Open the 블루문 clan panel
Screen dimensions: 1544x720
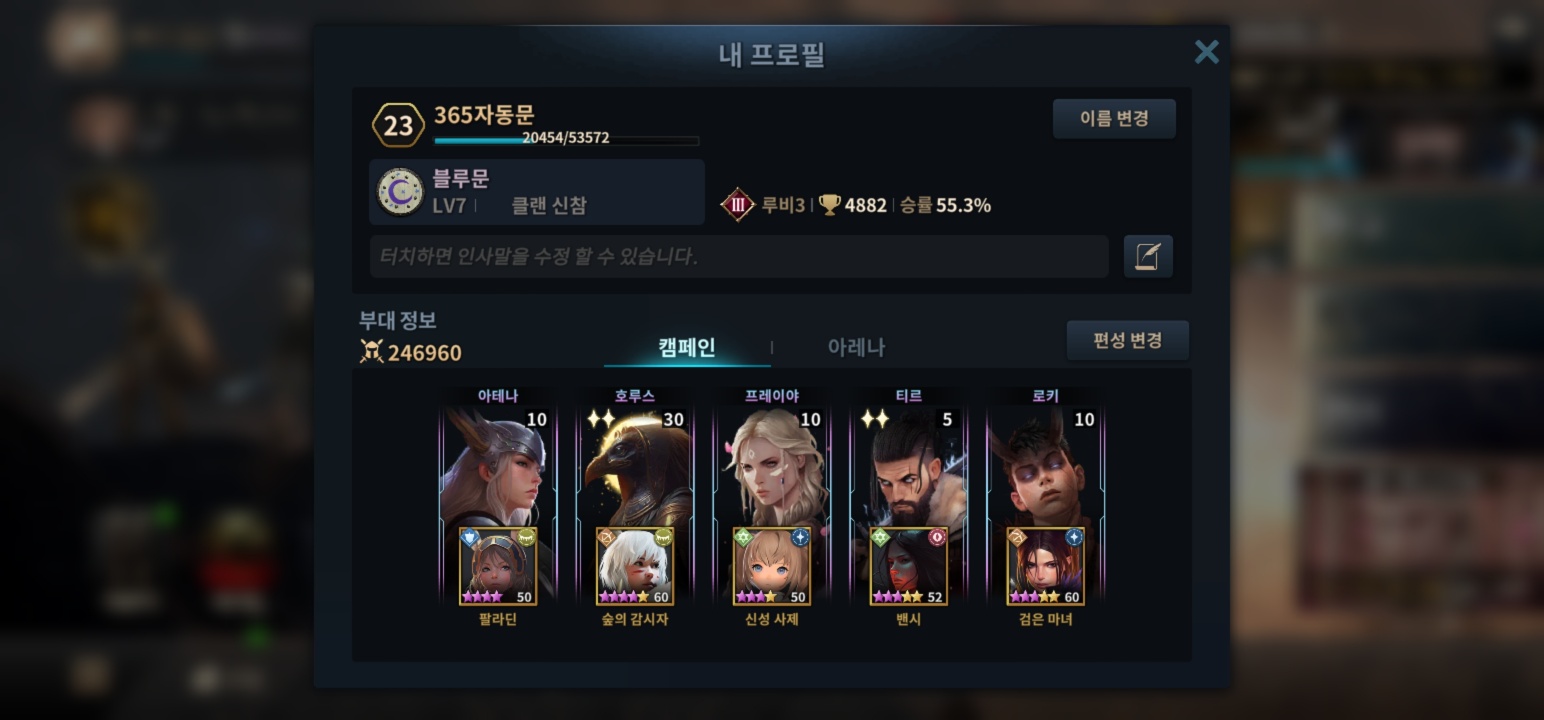537,192
